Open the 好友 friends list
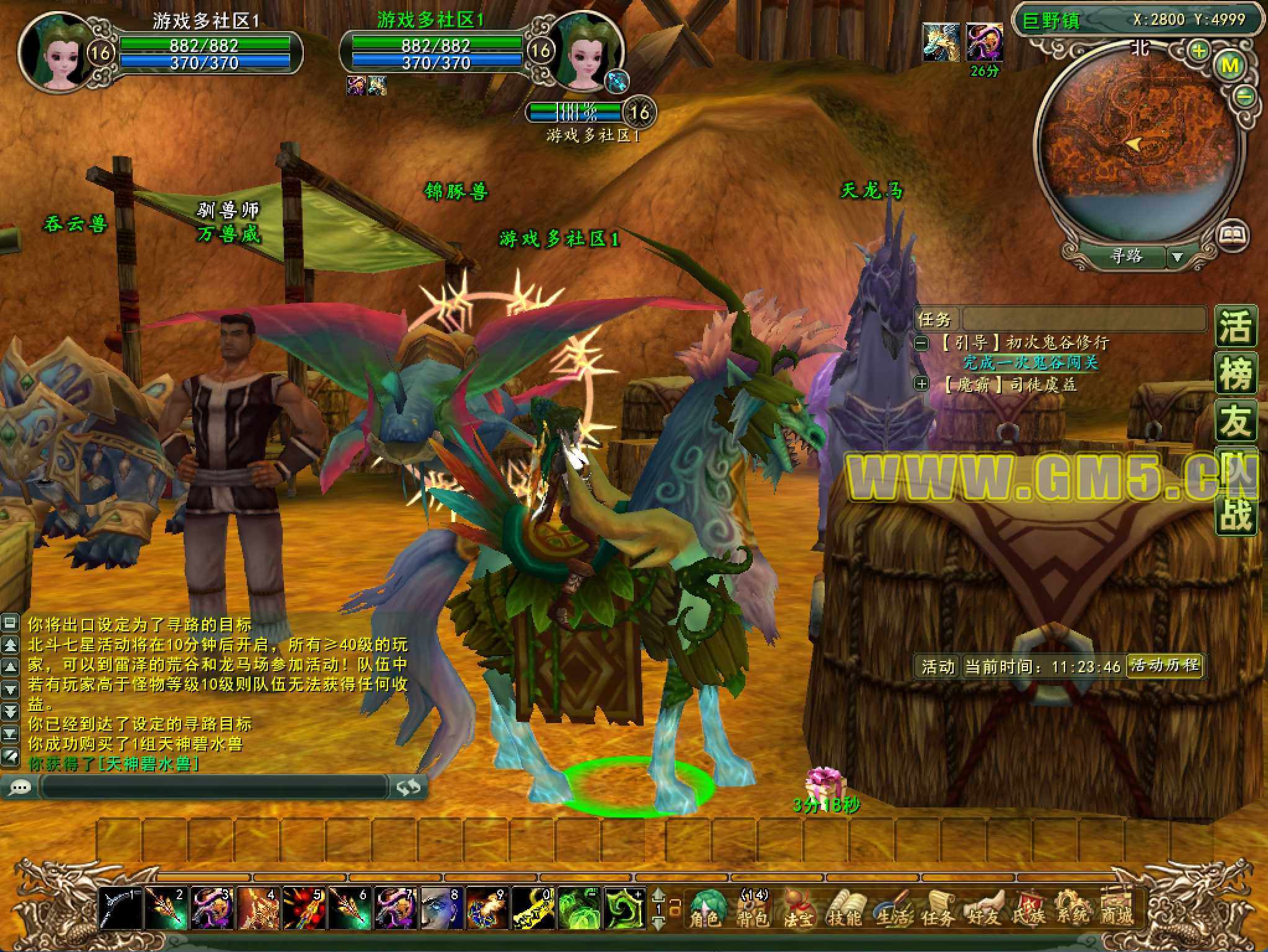Screen dimensions: 1268x952 pyautogui.click(x=985, y=907)
